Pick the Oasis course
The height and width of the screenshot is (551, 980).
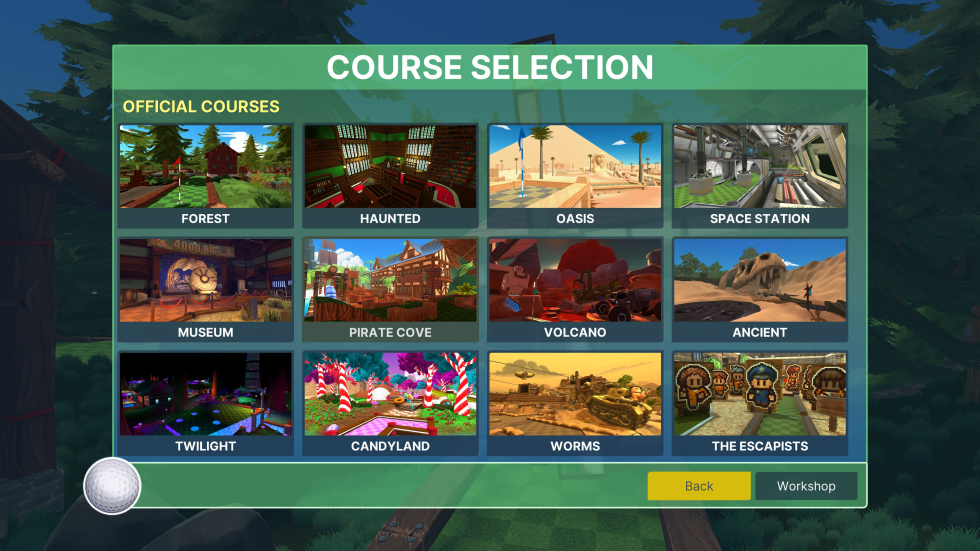575,175
